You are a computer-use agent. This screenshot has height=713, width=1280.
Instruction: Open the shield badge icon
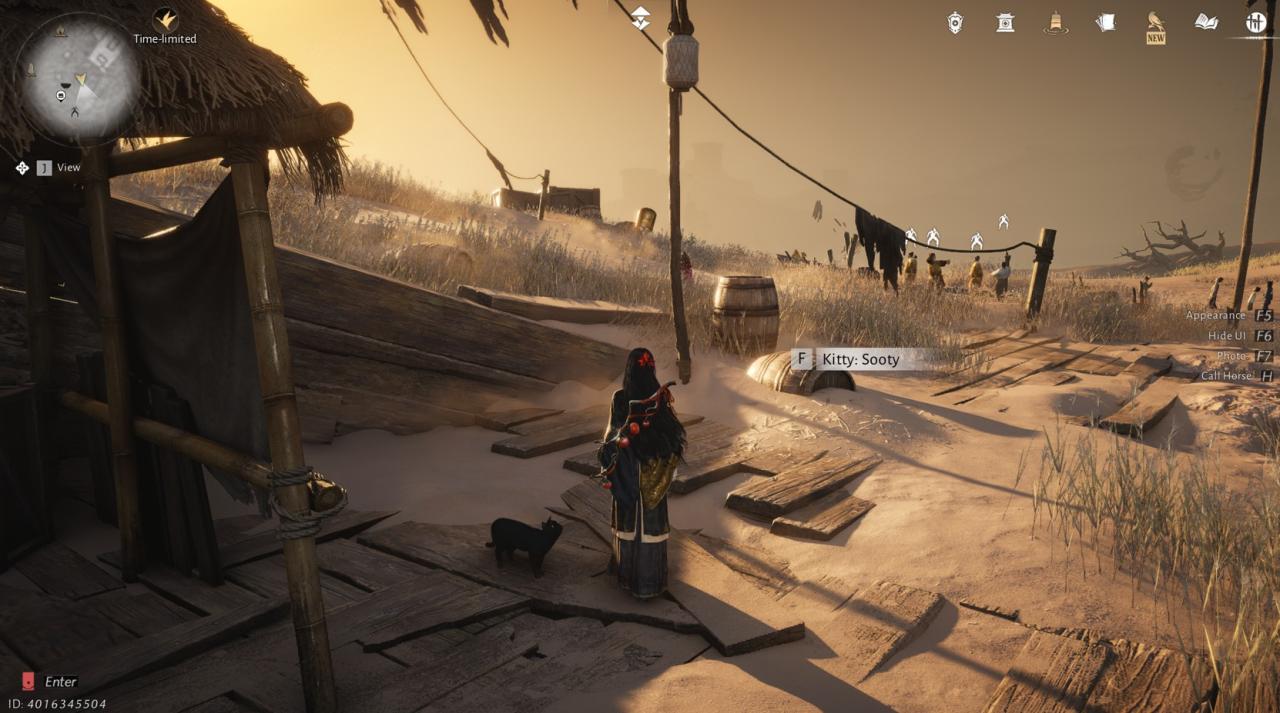(956, 22)
